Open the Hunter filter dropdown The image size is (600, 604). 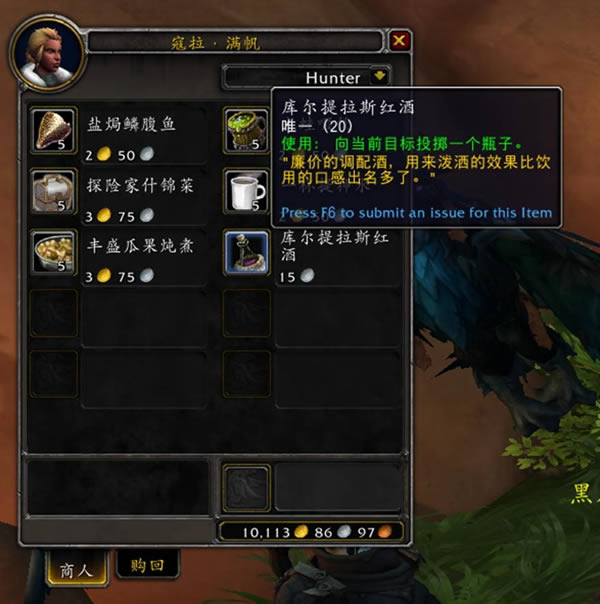pos(379,76)
